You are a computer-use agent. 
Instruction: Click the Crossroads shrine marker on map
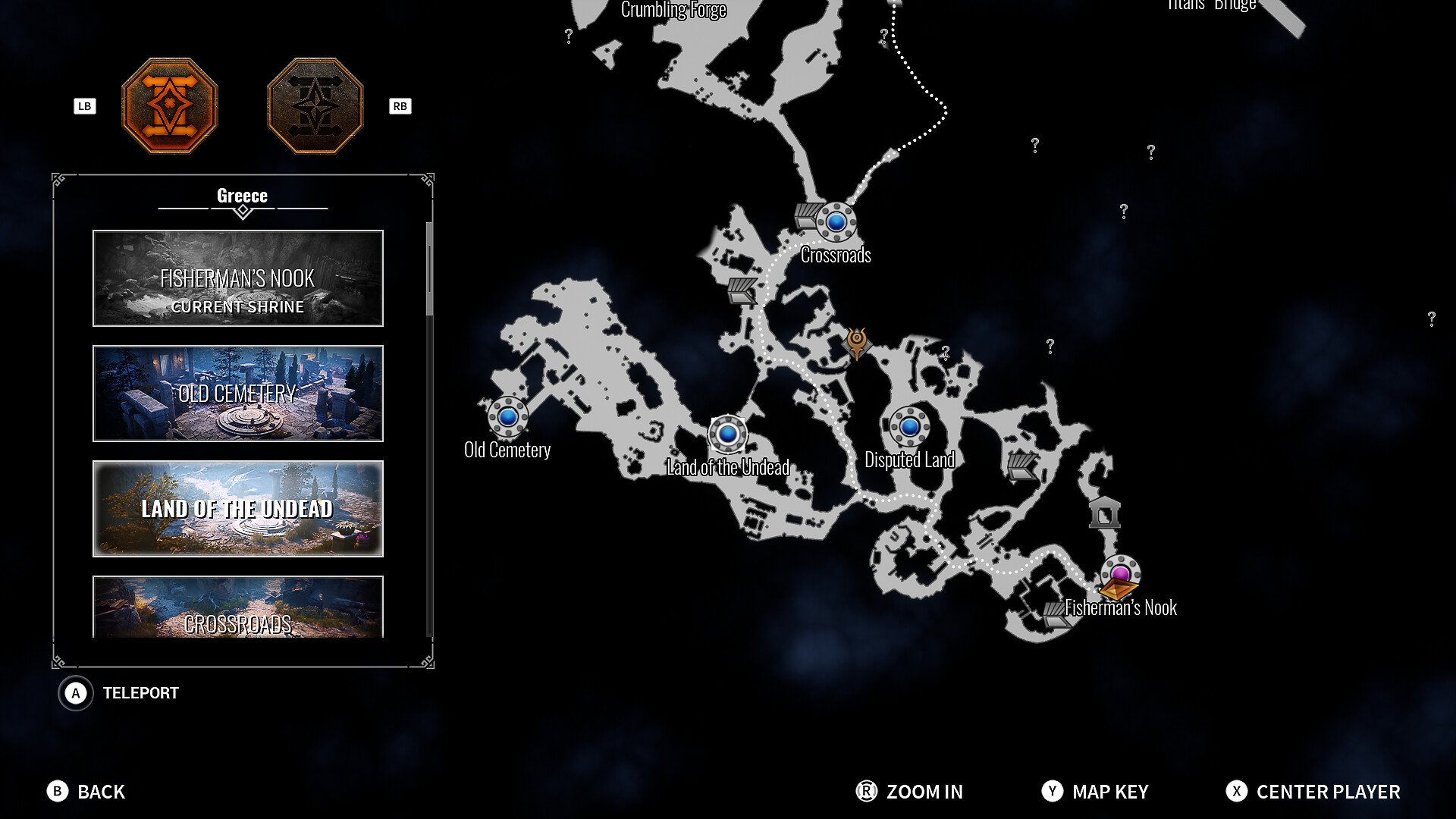(836, 222)
